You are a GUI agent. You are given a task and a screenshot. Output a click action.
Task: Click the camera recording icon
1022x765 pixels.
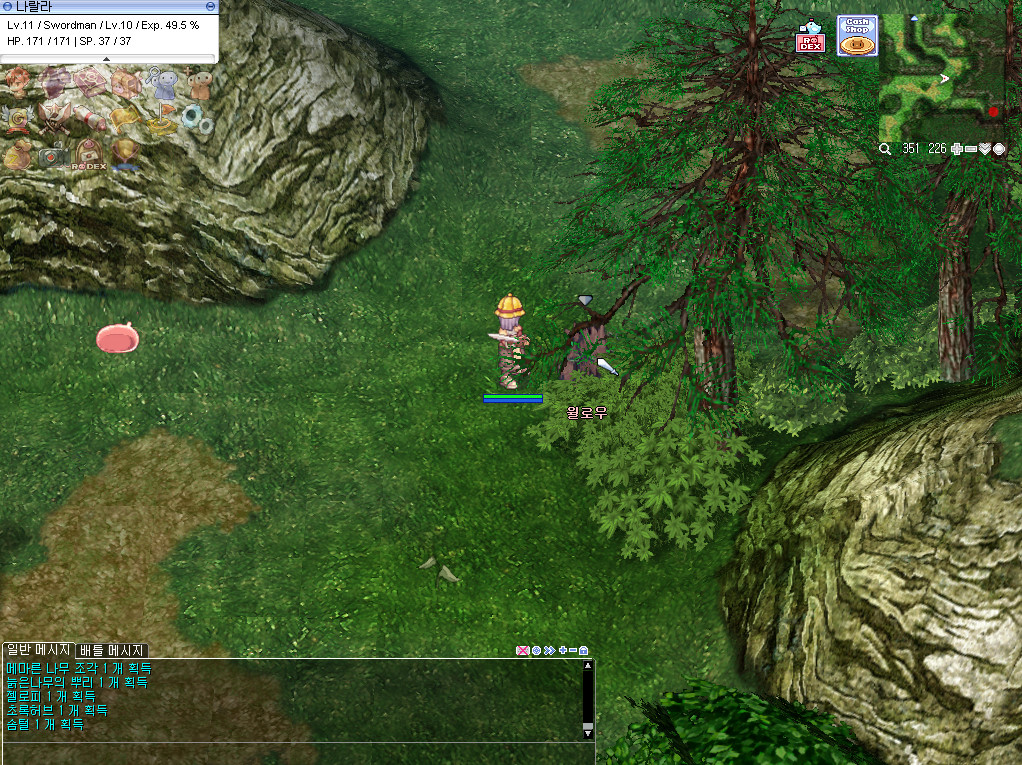coord(53,155)
